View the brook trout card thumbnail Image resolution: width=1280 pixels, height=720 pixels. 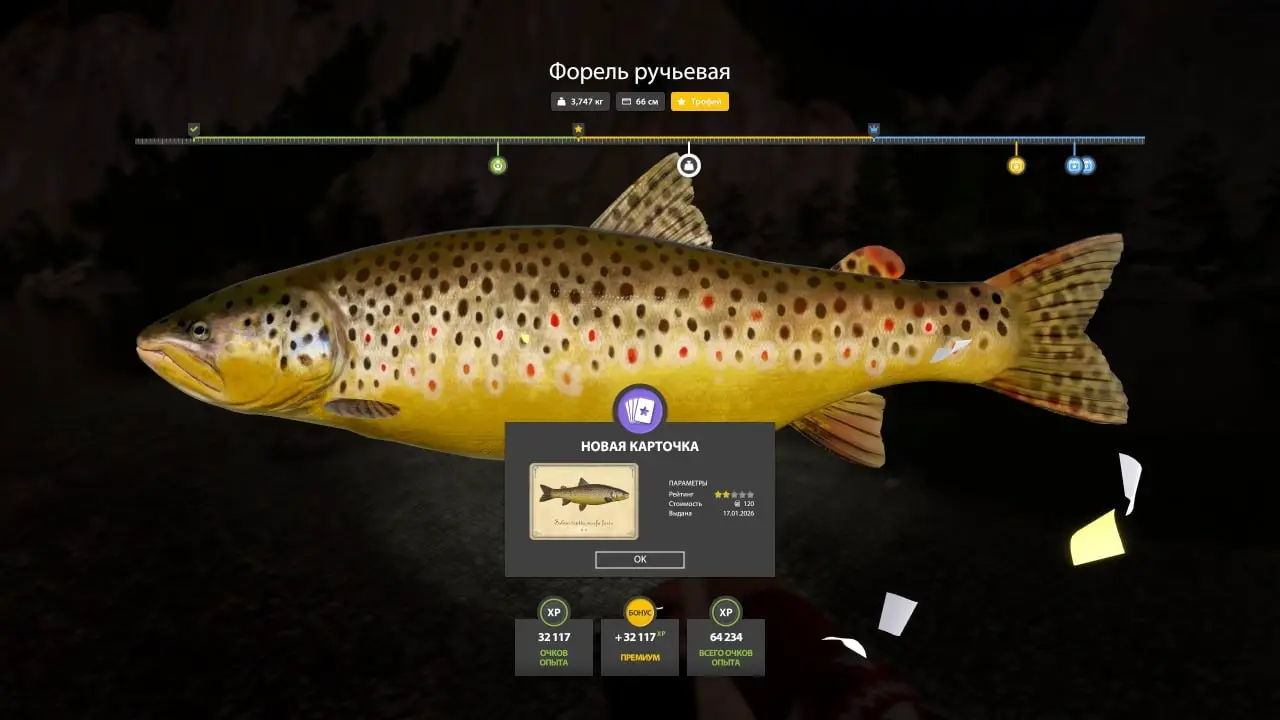click(584, 501)
